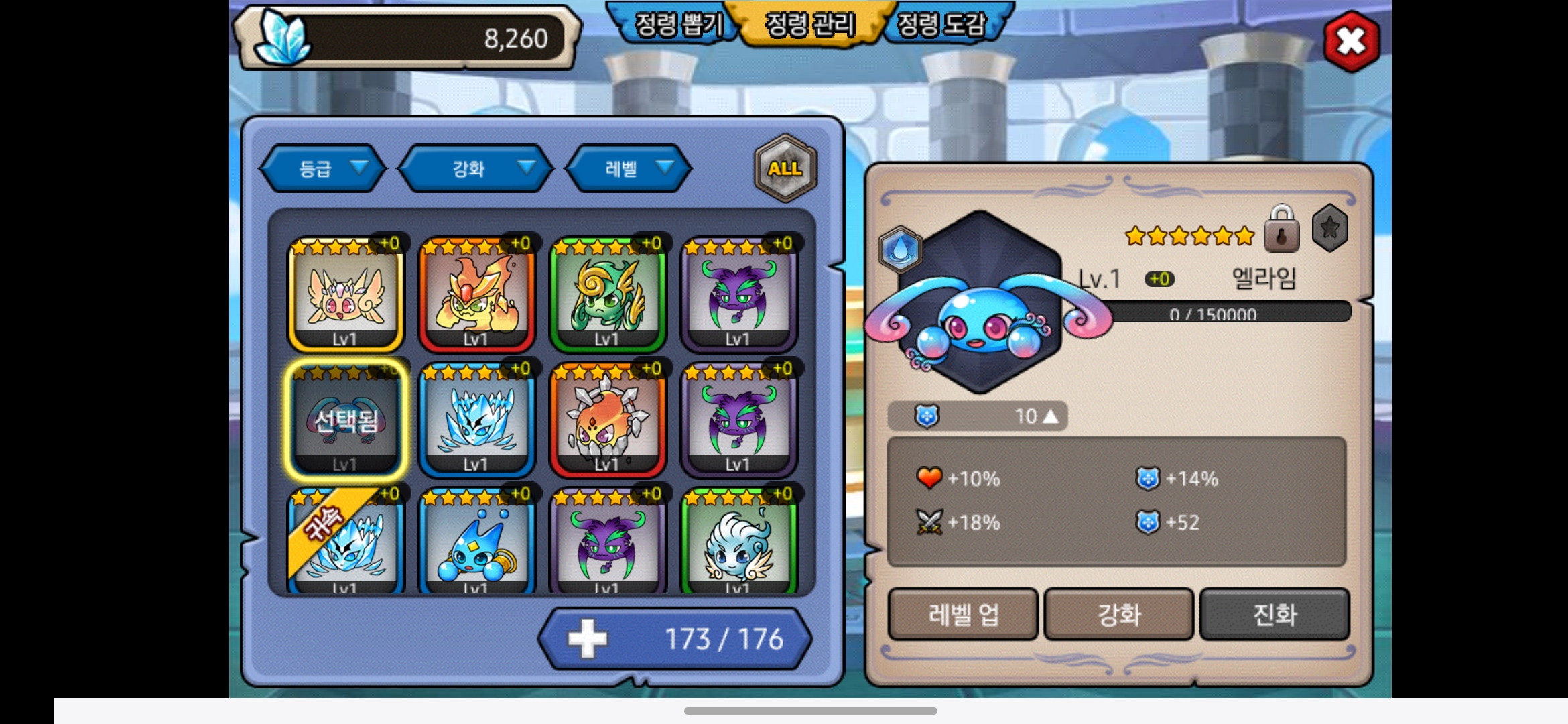Choose the white-haired spirit card

point(738,543)
